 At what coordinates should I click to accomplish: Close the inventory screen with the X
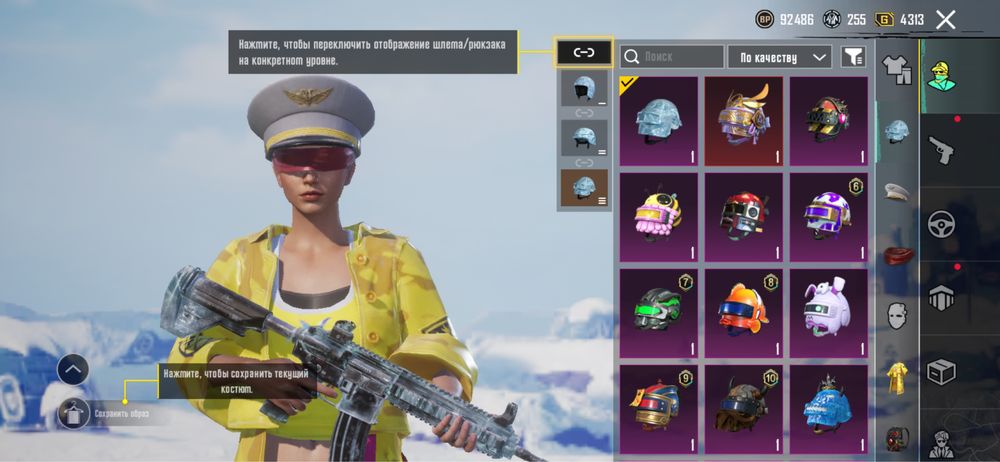[x=946, y=19]
